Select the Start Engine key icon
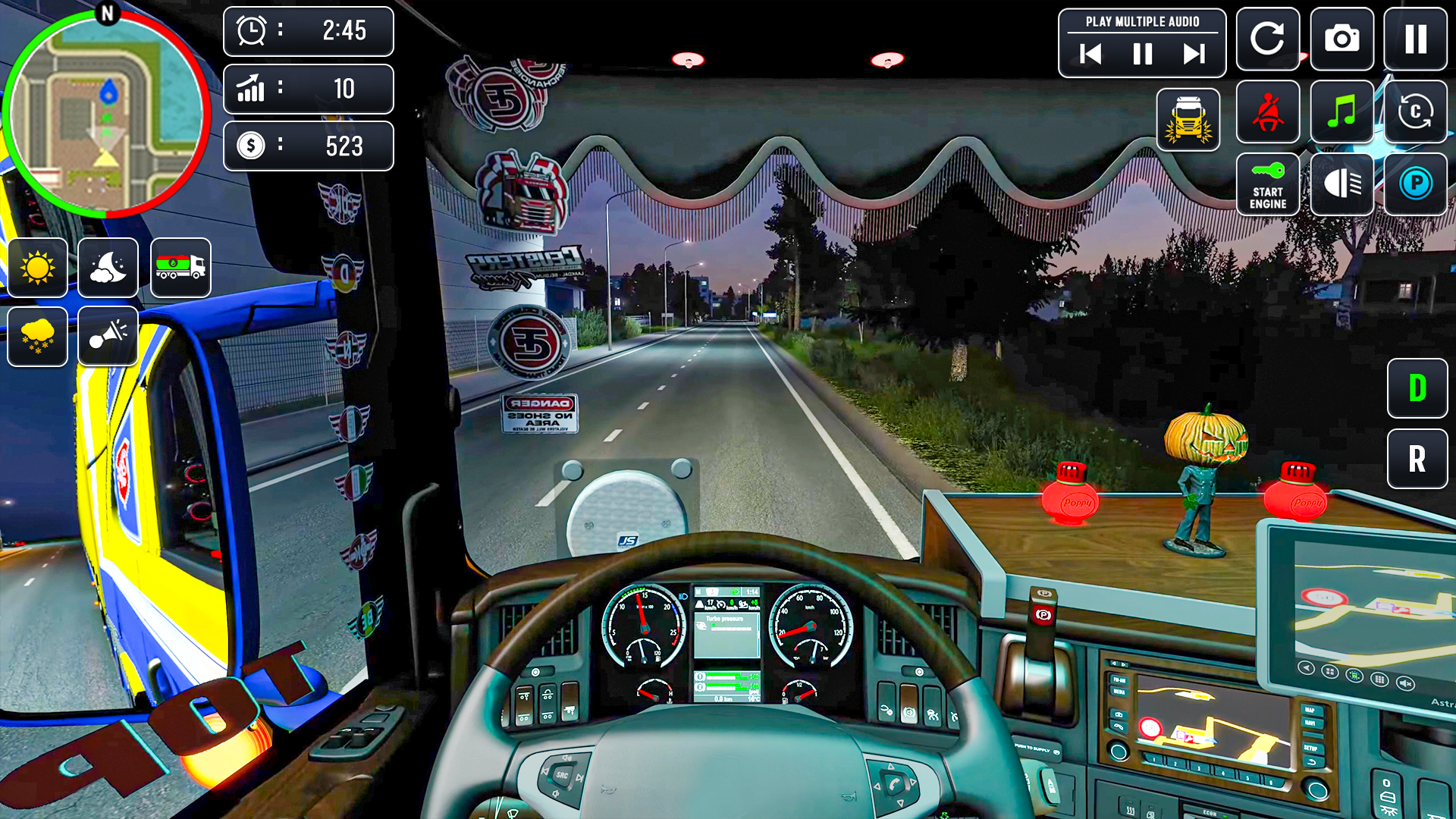The height and width of the screenshot is (819, 1456). pos(1266,184)
